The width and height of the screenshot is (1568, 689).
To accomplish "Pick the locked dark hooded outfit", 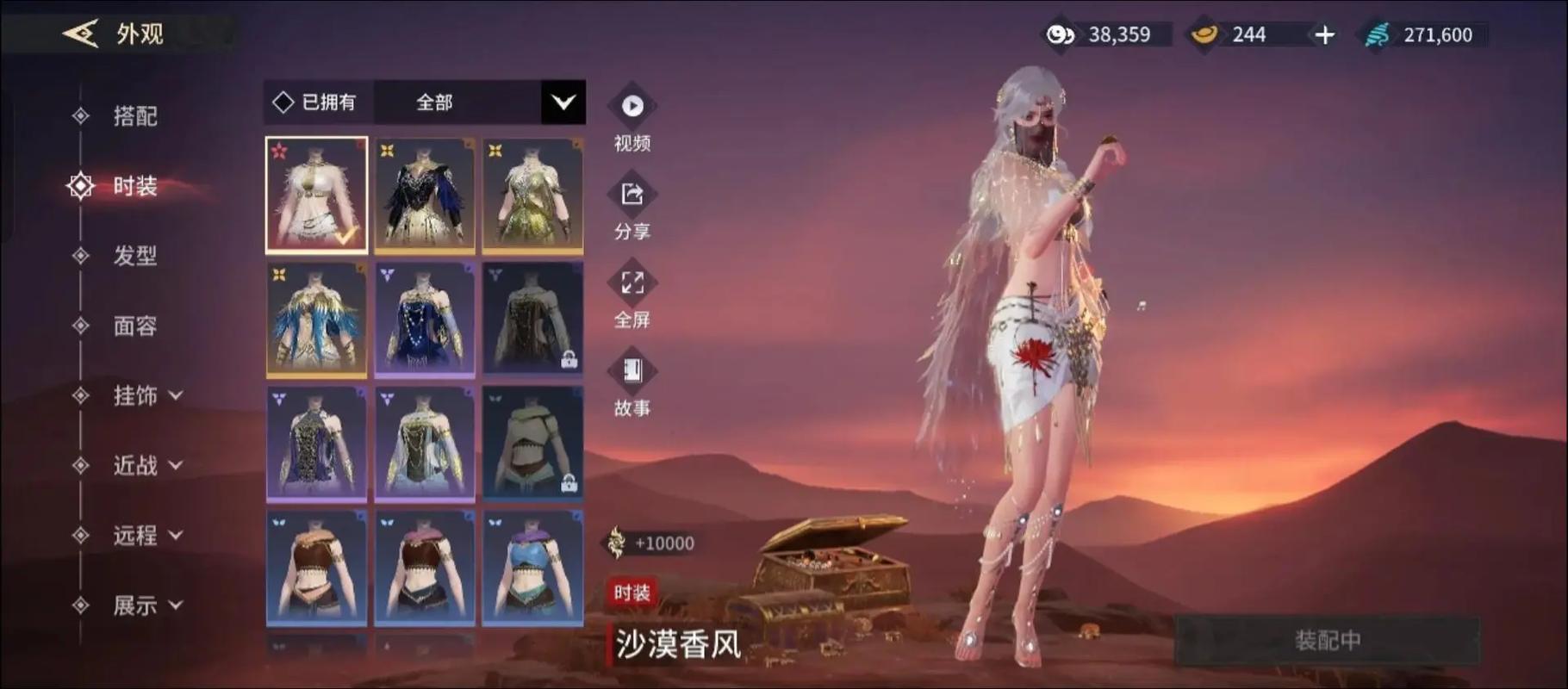I will 532,320.
